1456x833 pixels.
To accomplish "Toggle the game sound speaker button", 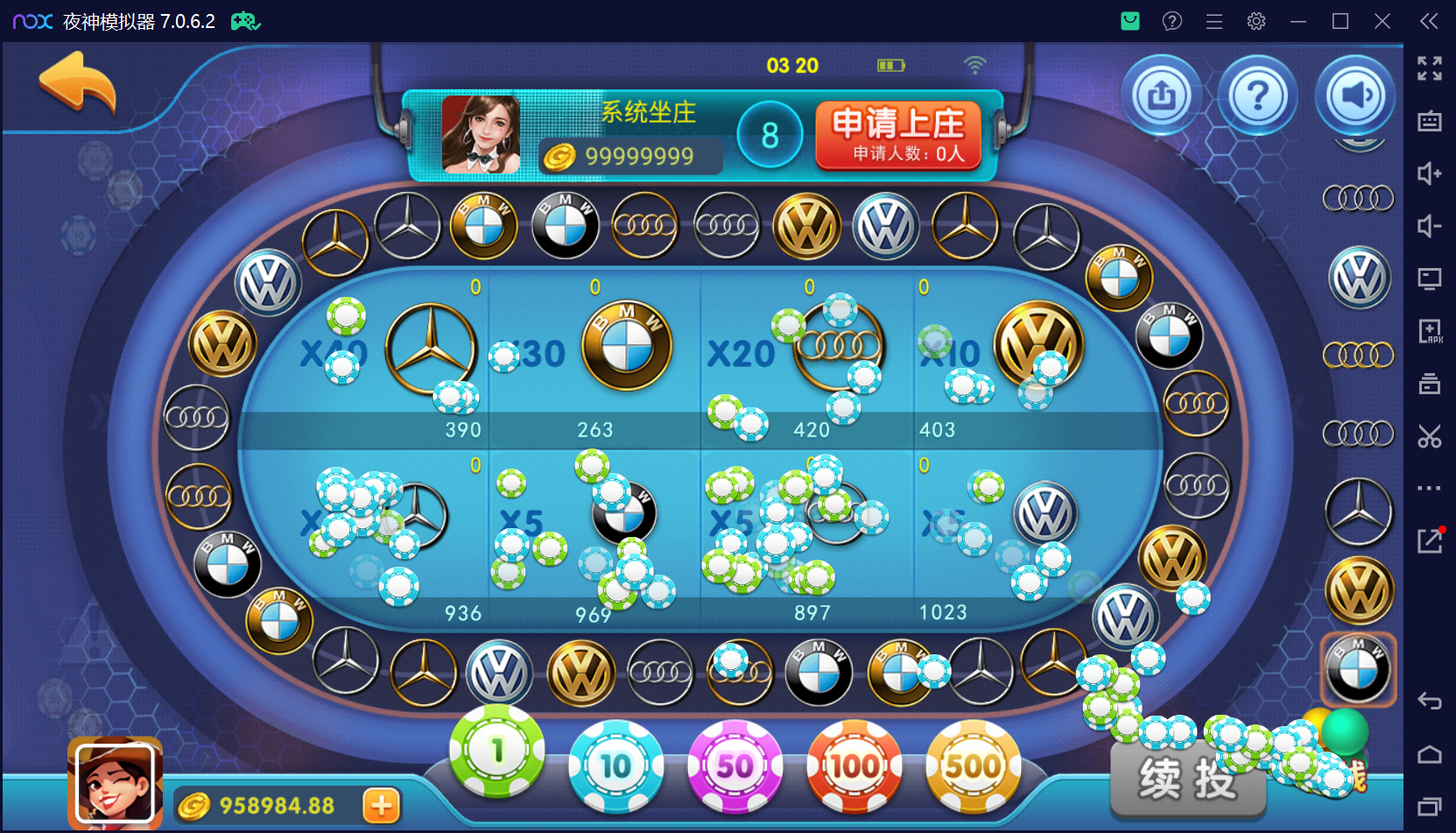I will tap(1355, 95).
